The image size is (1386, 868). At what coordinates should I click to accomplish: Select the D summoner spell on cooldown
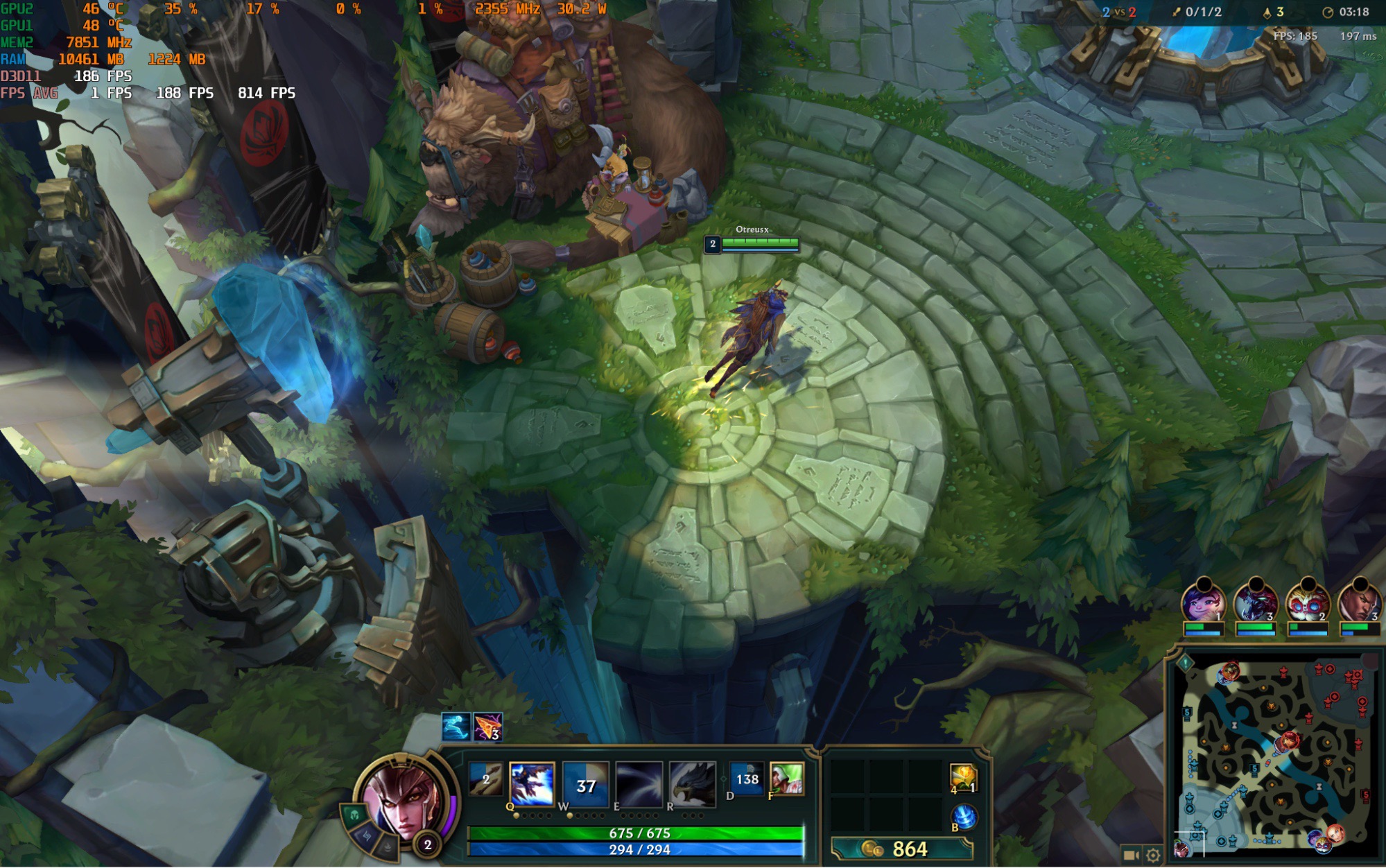pos(747,779)
